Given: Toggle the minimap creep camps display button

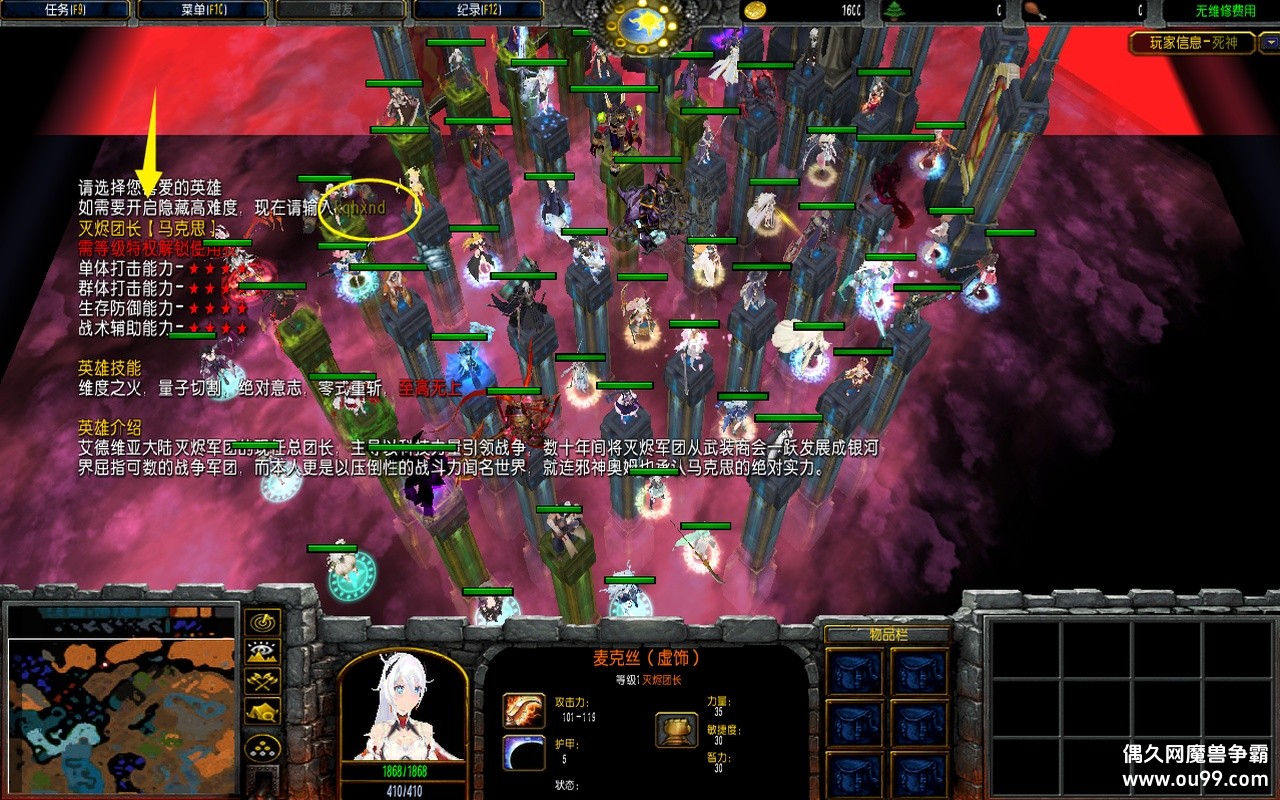Looking at the screenshot, I should (x=263, y=712).
